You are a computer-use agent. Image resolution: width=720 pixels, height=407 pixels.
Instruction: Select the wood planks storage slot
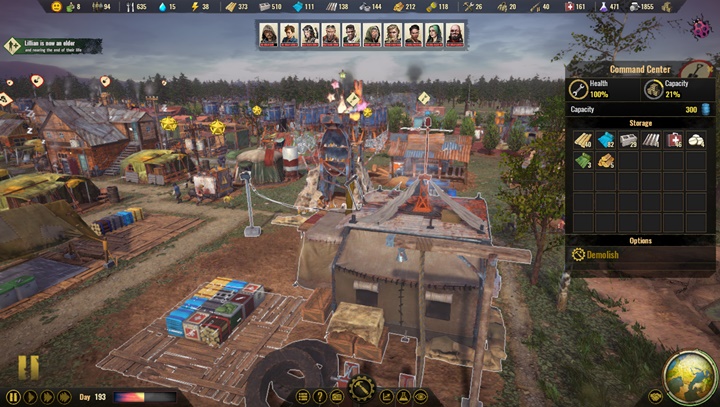coord(583,140)
